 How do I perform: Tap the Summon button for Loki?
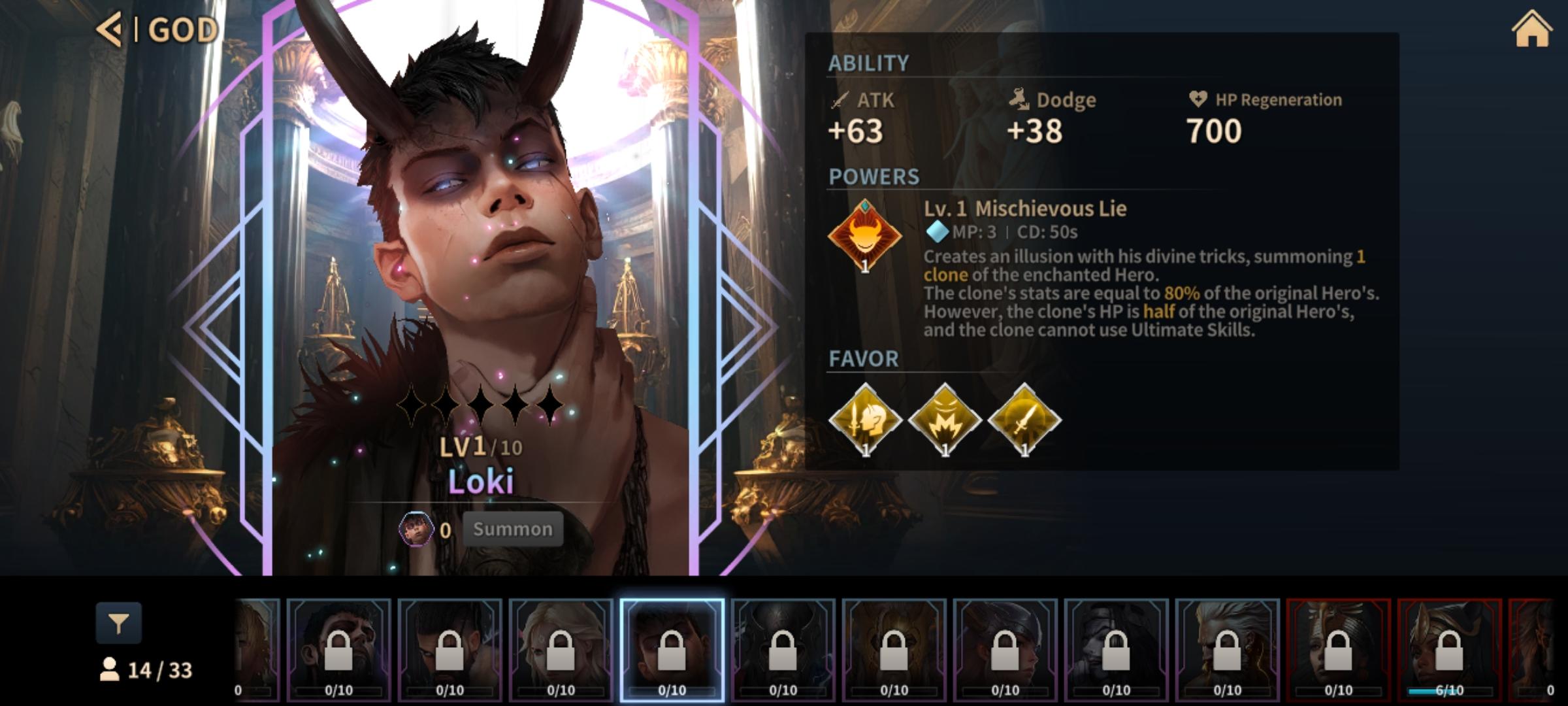point(512,529)
